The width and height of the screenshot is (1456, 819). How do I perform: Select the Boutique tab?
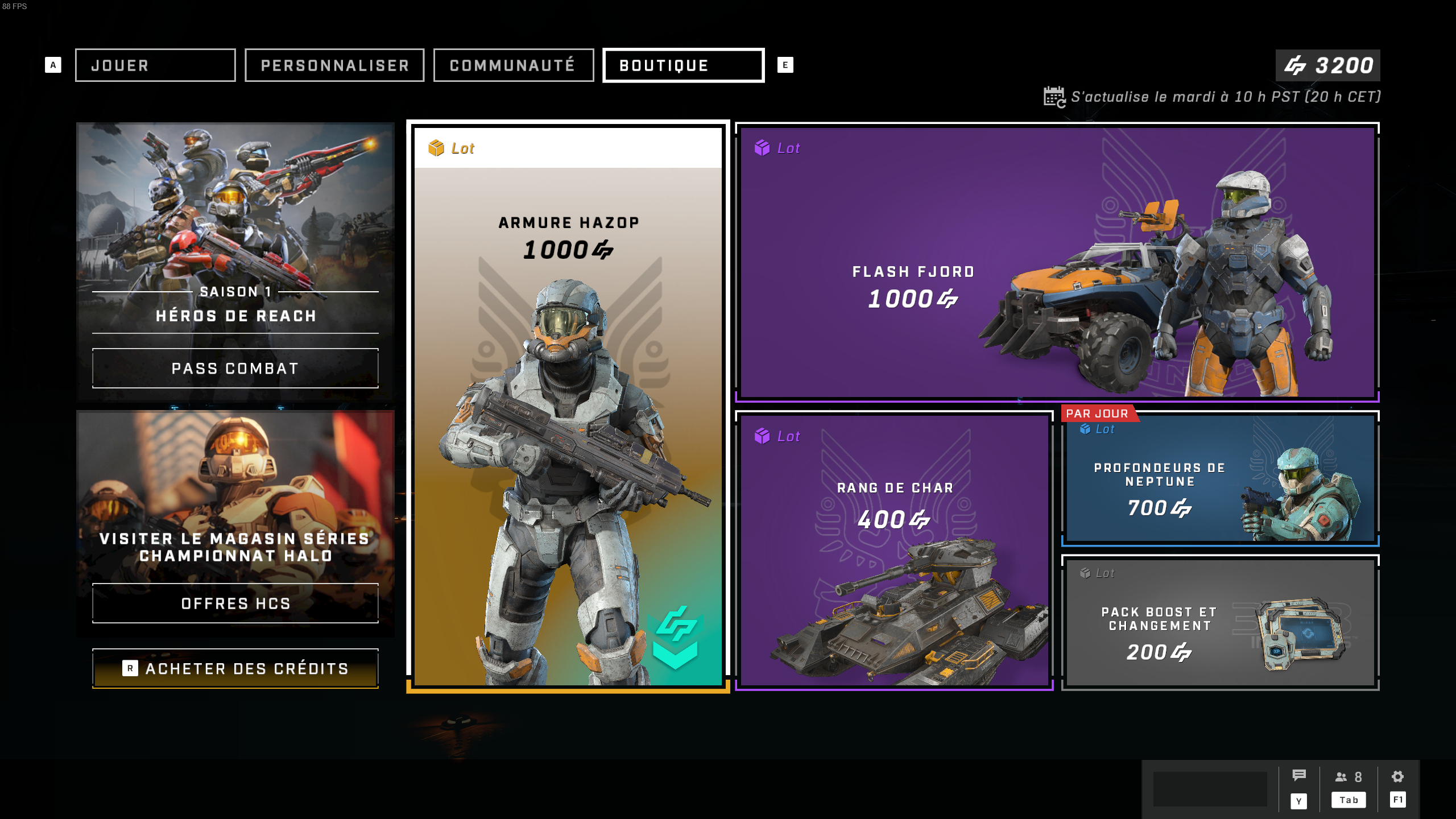(683, 65)
